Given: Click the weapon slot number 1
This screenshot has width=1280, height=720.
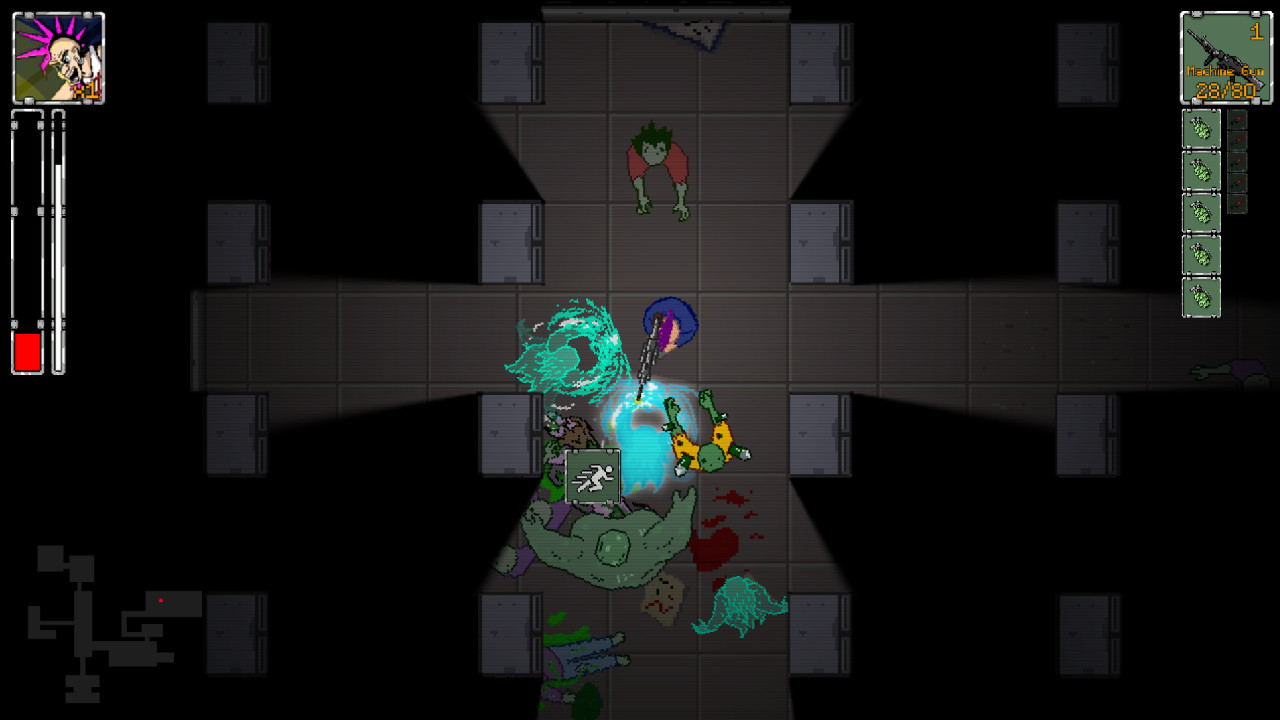Looking at the screenshot, I should [x=1258, y=31].
